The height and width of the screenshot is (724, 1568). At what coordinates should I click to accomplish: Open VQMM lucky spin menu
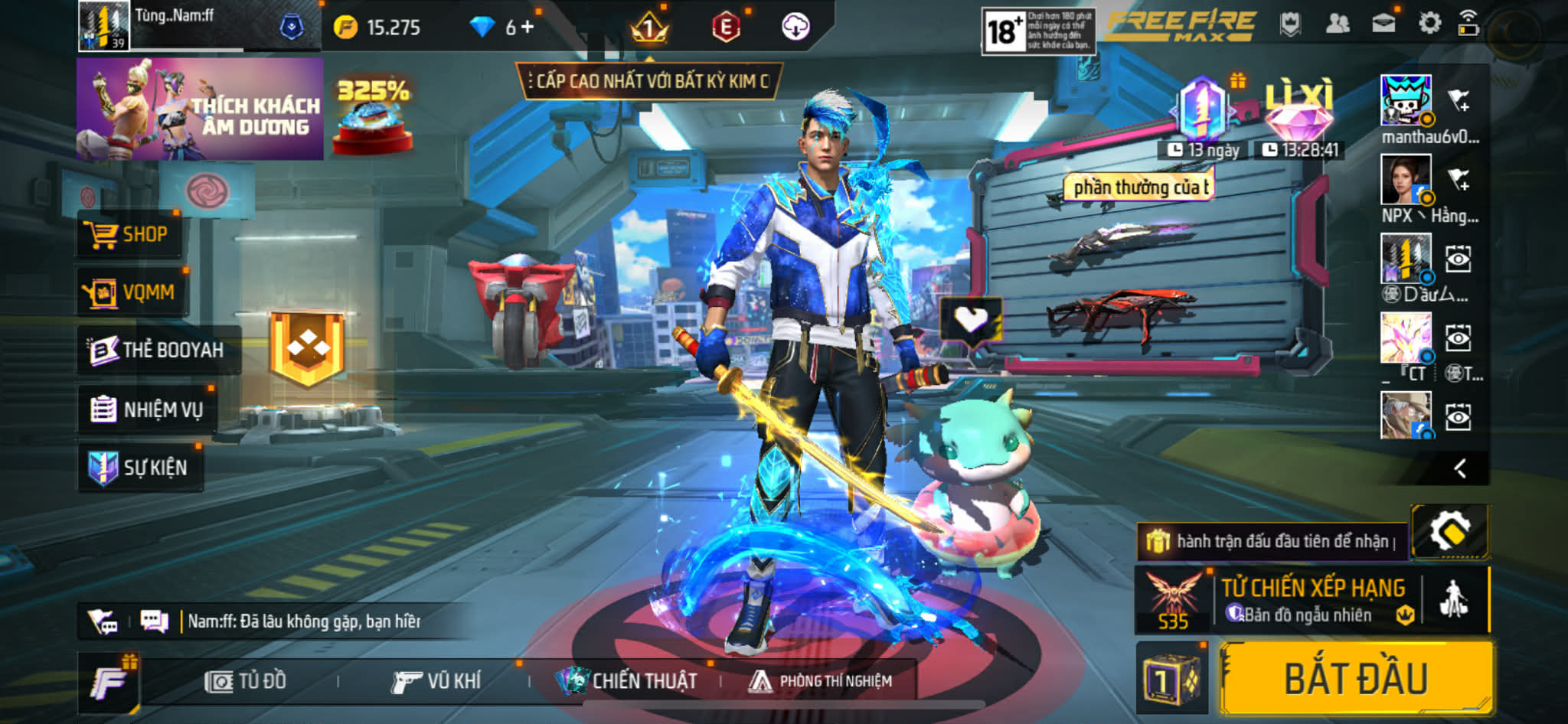[x=130, y=292]
